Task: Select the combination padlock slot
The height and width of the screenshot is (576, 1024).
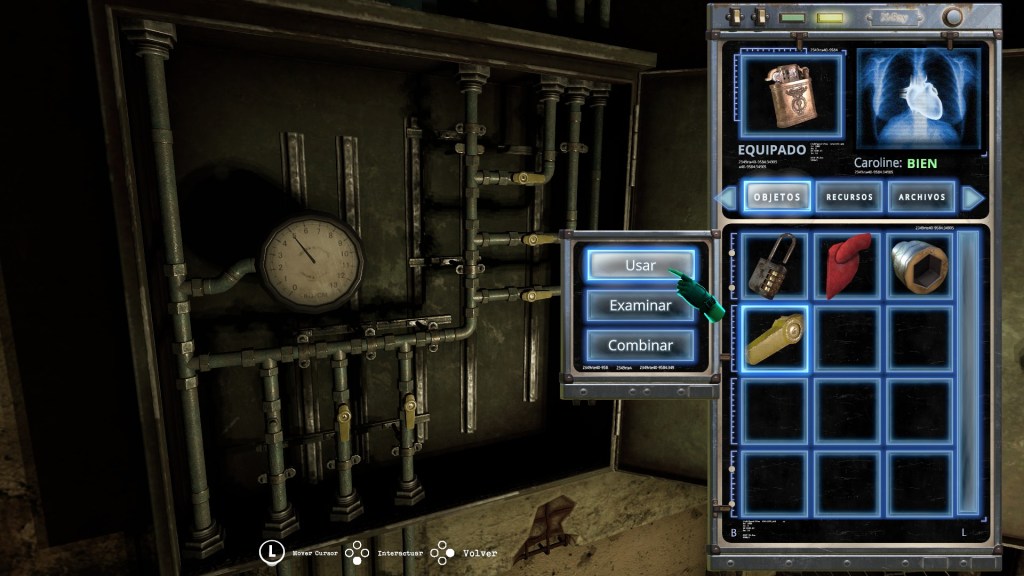Action: [775, 267]
